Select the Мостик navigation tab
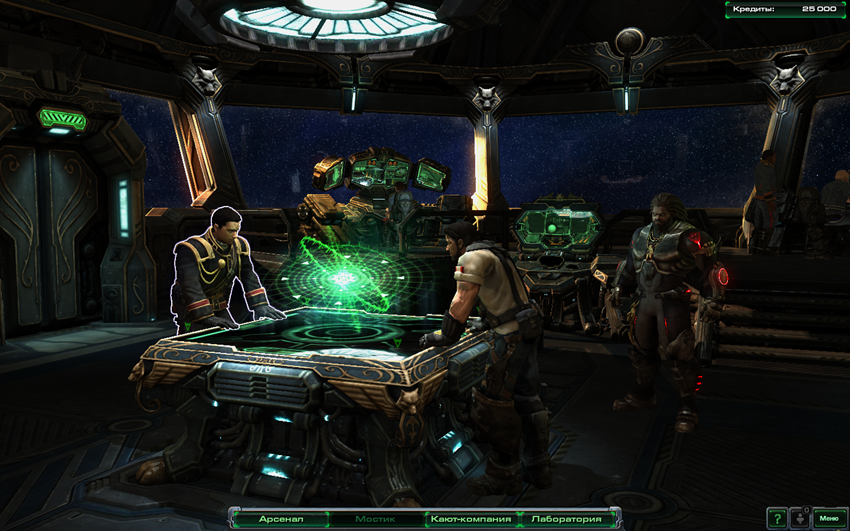The height and width of the screenshot is (531, 850). pyautogui.click(x=376, y=519)
